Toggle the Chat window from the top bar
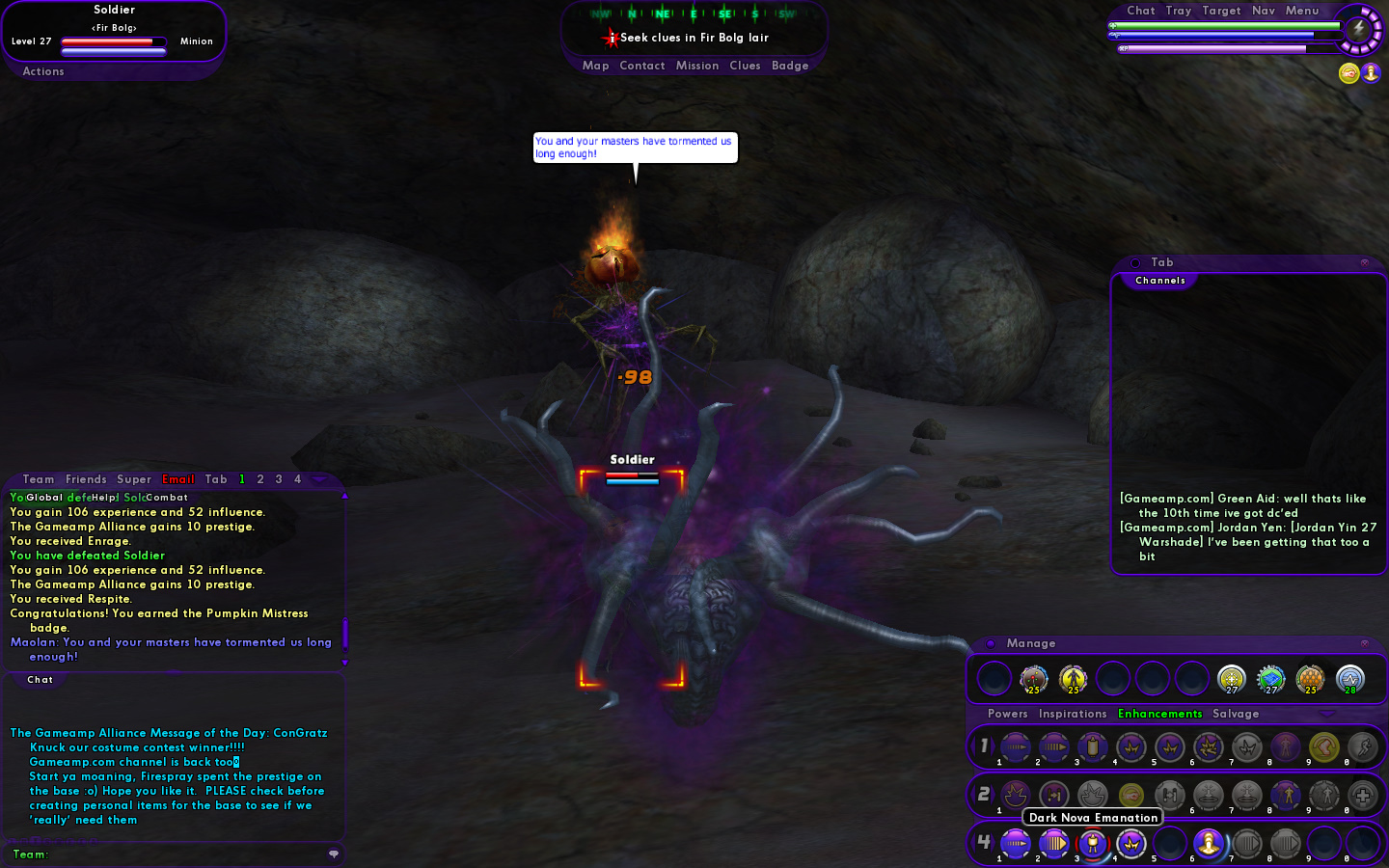Screen dimensions: 1389x868 point(1140,11)
